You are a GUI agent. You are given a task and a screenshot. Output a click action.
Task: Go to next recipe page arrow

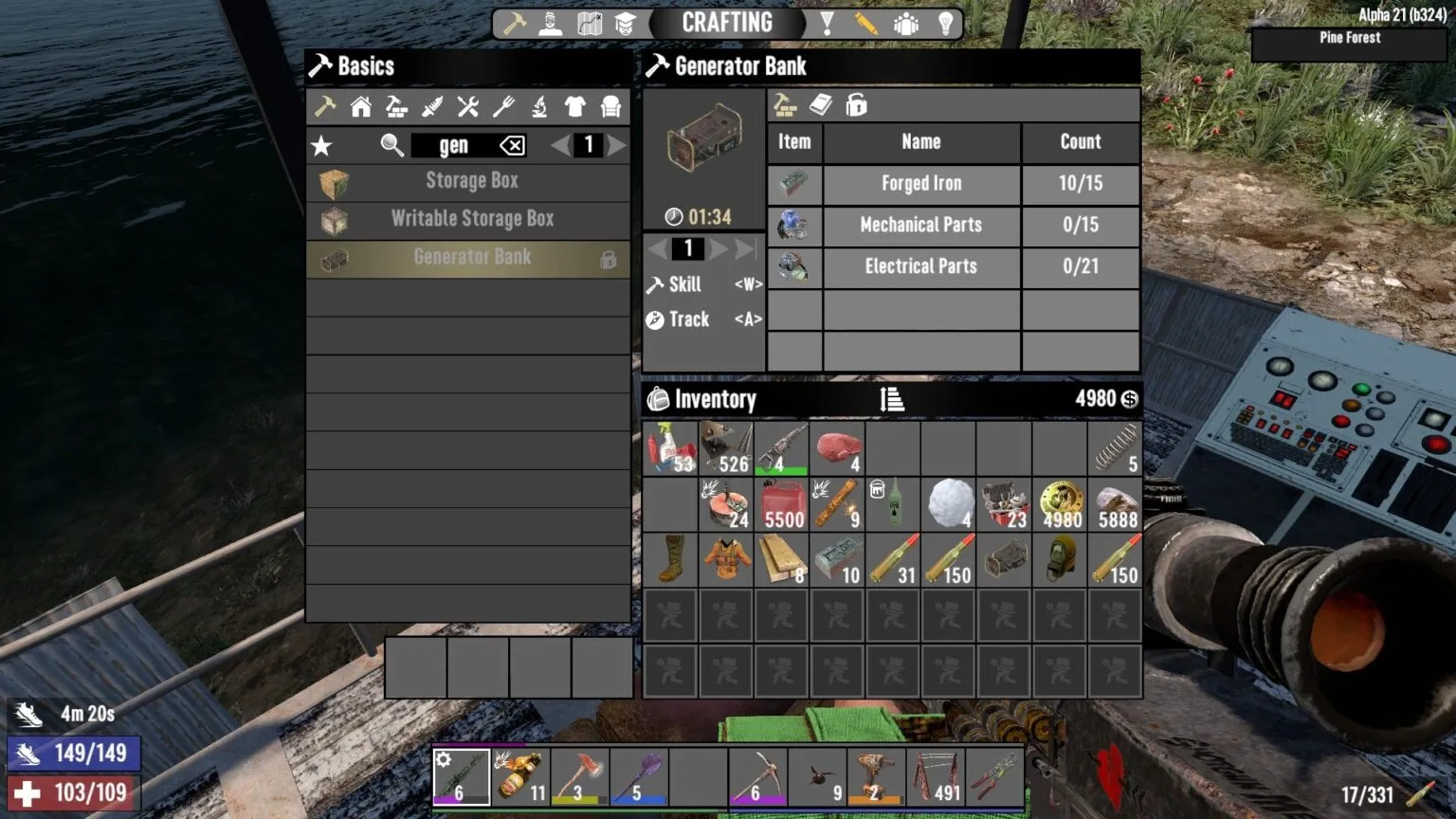click(617, 145)
